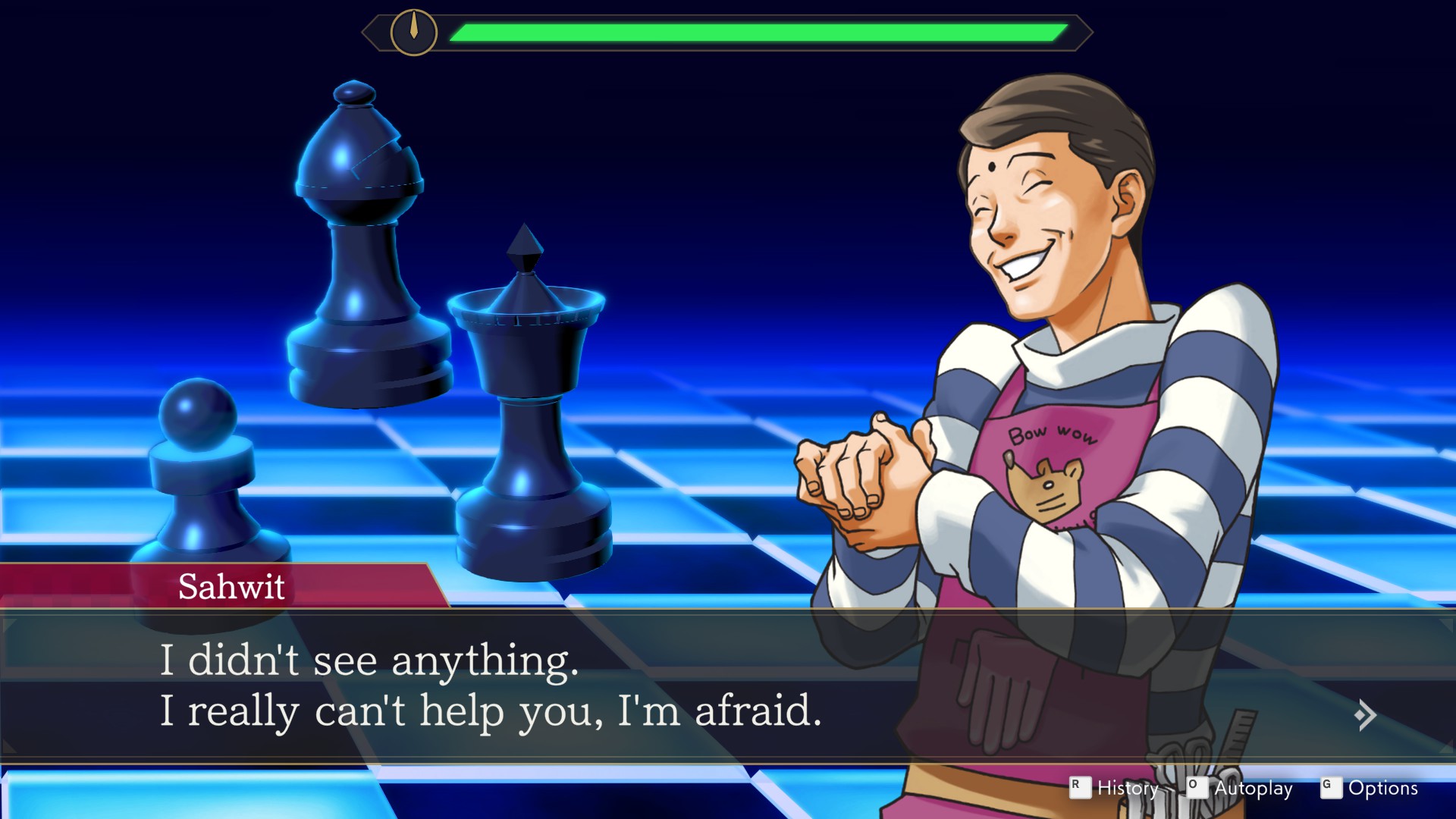
Task: Click the green health gauge bar
Action: pos(758,31)
